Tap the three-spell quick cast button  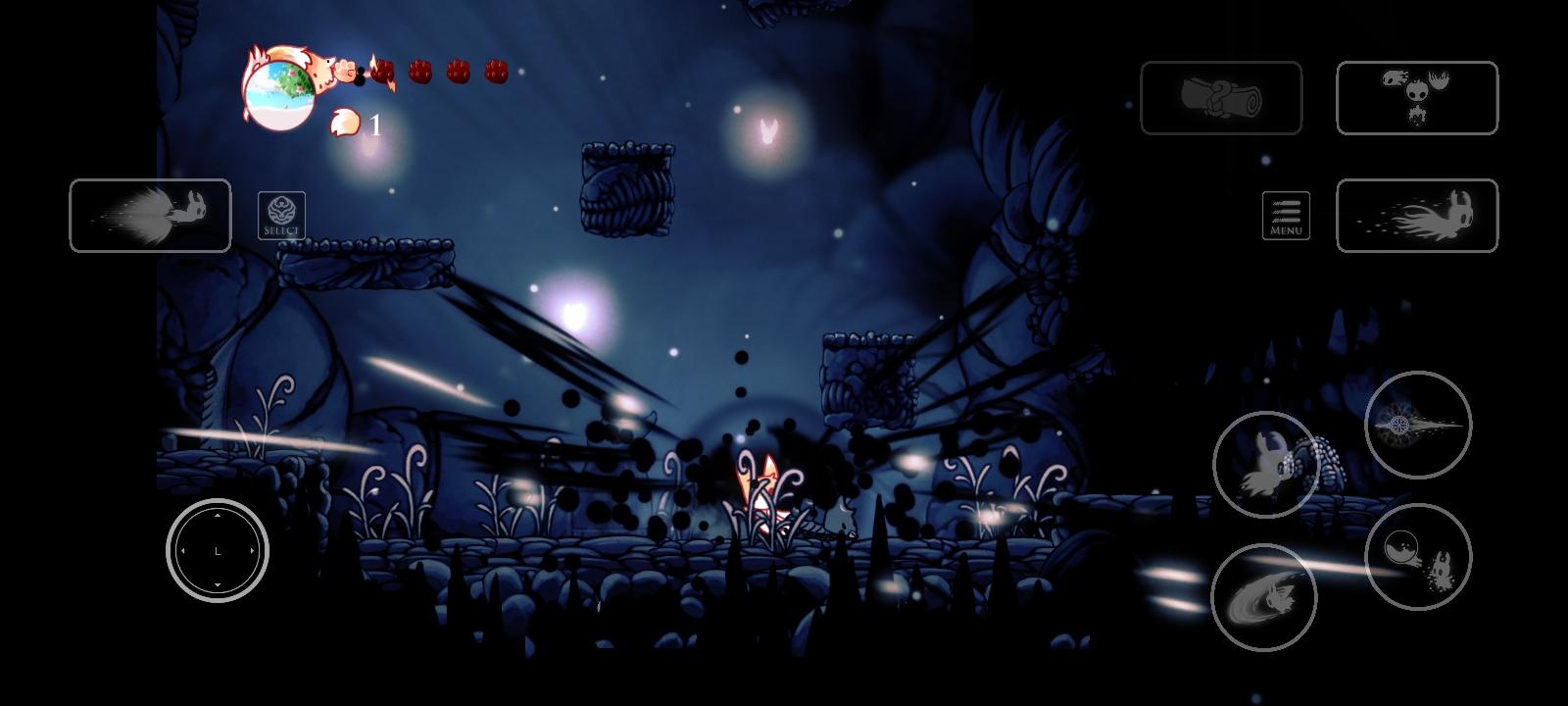tap(1417, 98)
